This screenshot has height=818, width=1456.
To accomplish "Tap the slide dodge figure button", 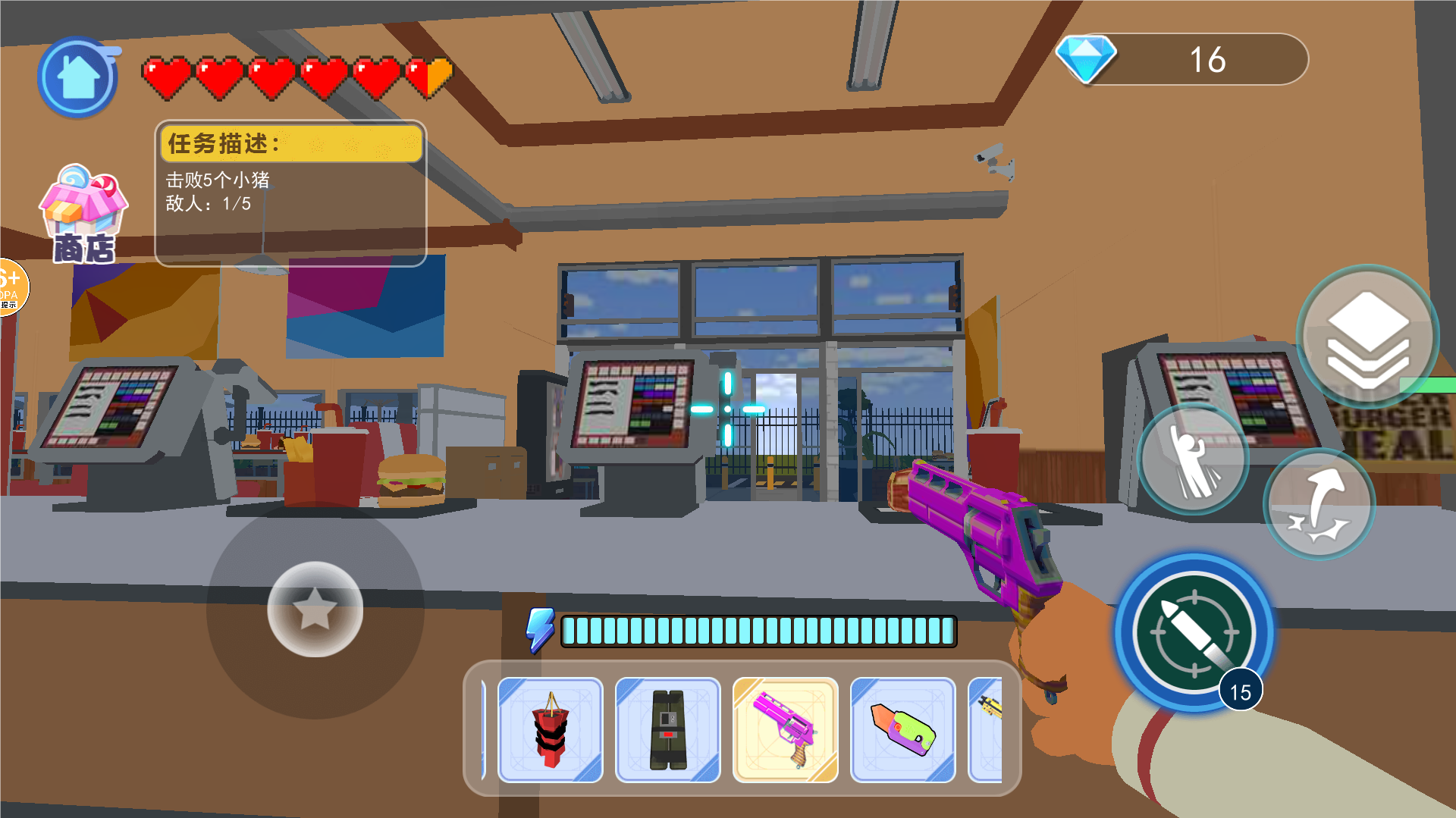I will [1193, 459].
